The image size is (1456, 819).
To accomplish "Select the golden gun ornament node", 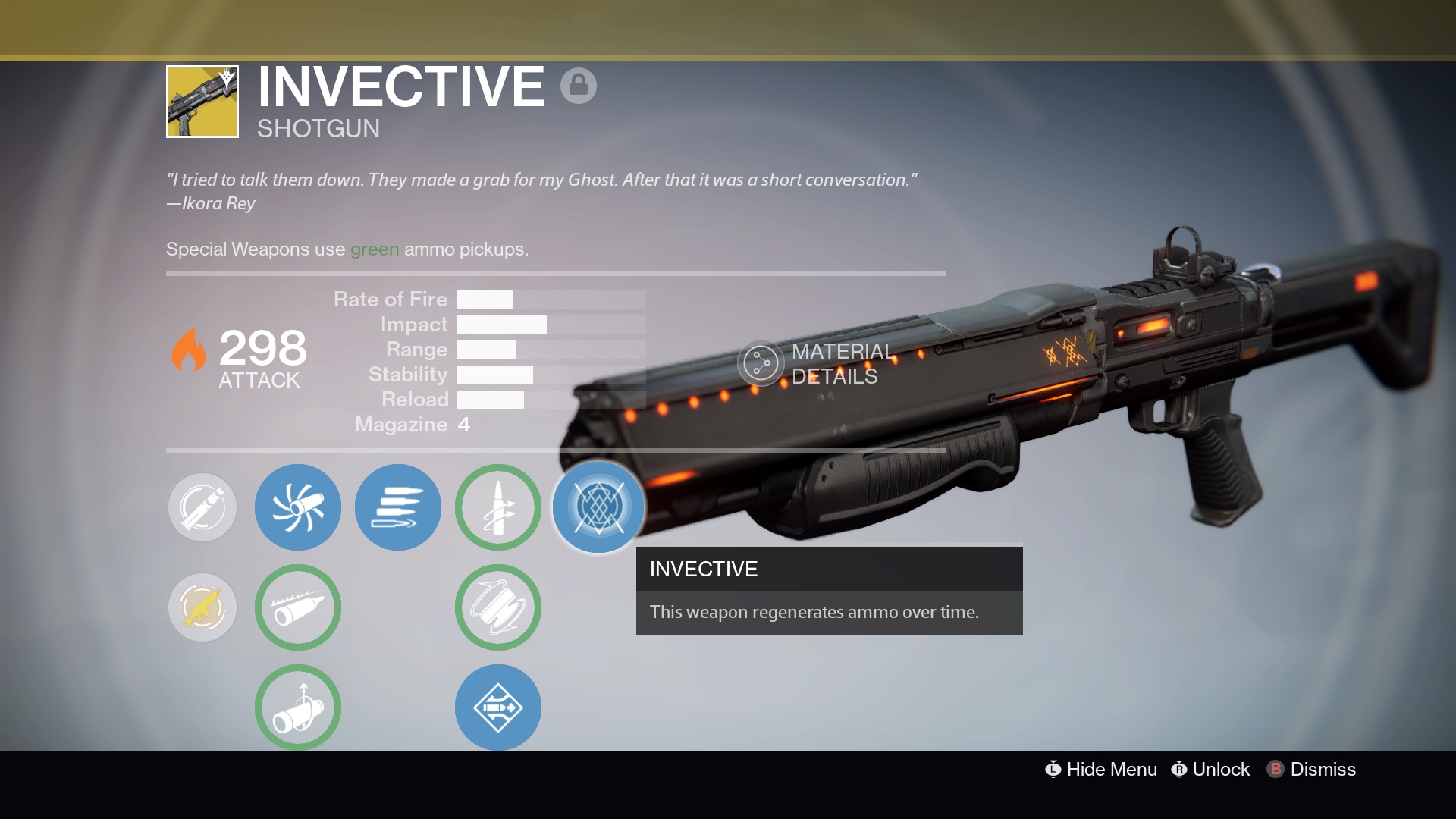I will click(202, 607).
